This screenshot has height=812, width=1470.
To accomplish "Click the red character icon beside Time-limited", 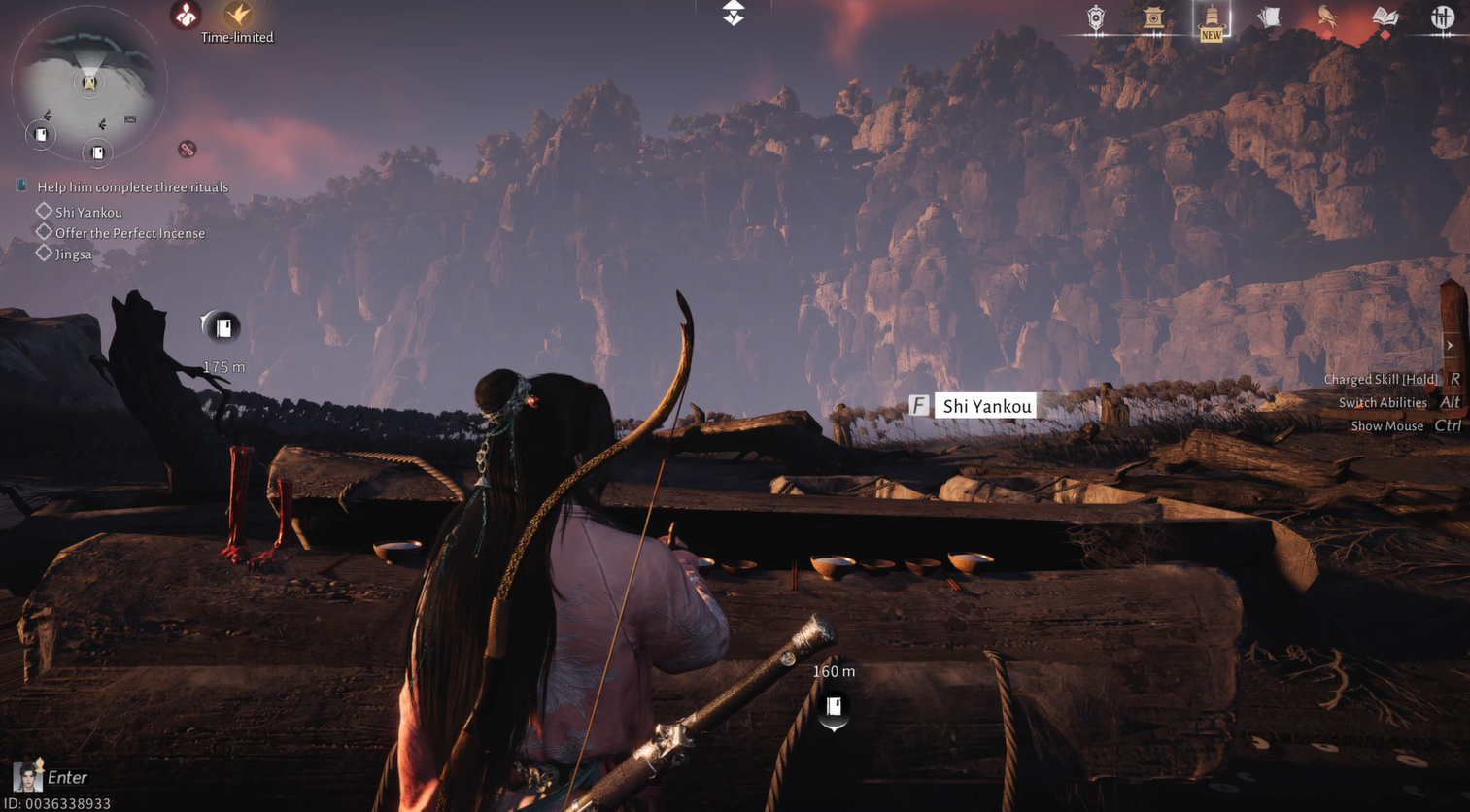I will pyautogui.click(x=186, y=15).
